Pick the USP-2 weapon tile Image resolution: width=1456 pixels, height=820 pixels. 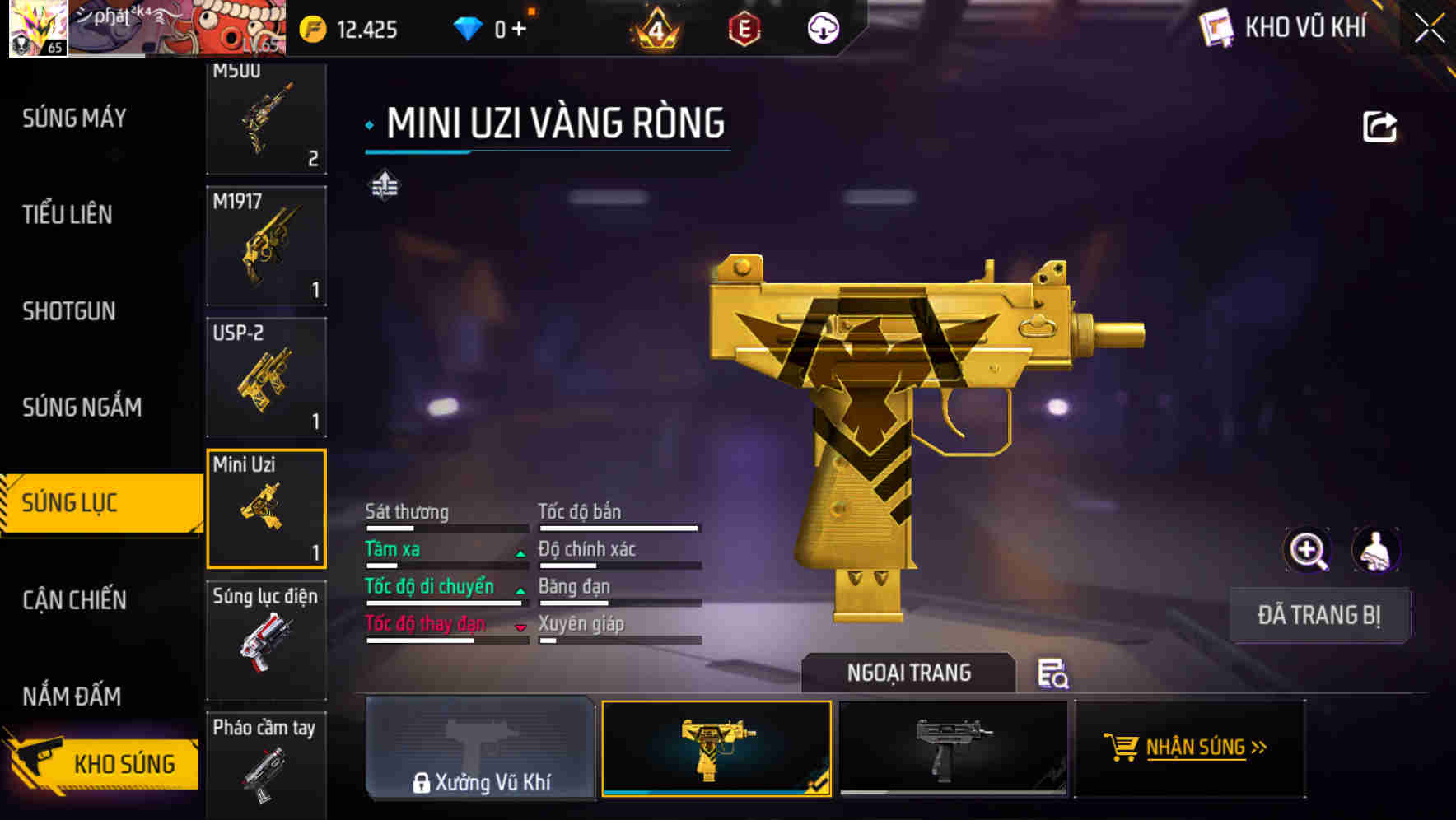click(266, 377)
